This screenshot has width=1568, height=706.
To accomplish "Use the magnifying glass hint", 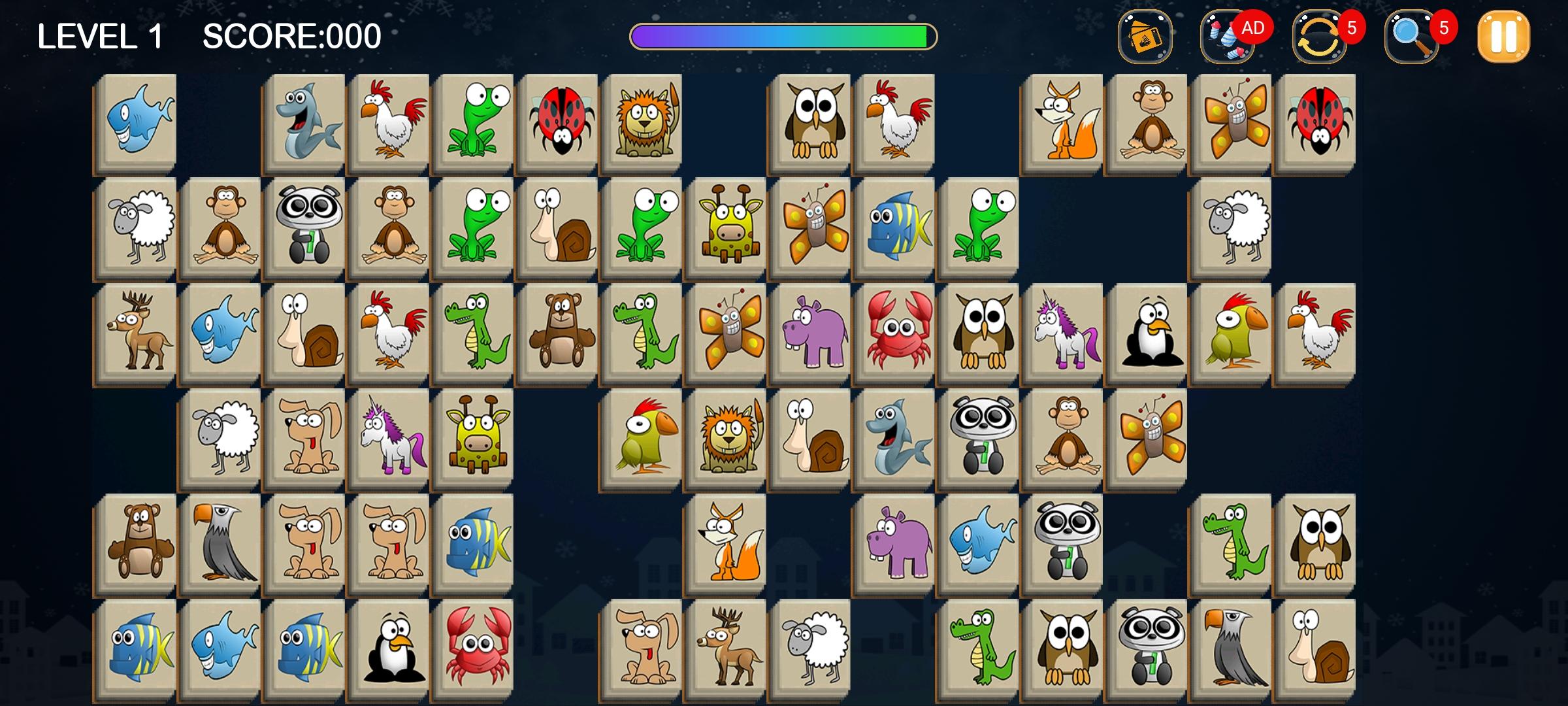I will point(1412,37).
